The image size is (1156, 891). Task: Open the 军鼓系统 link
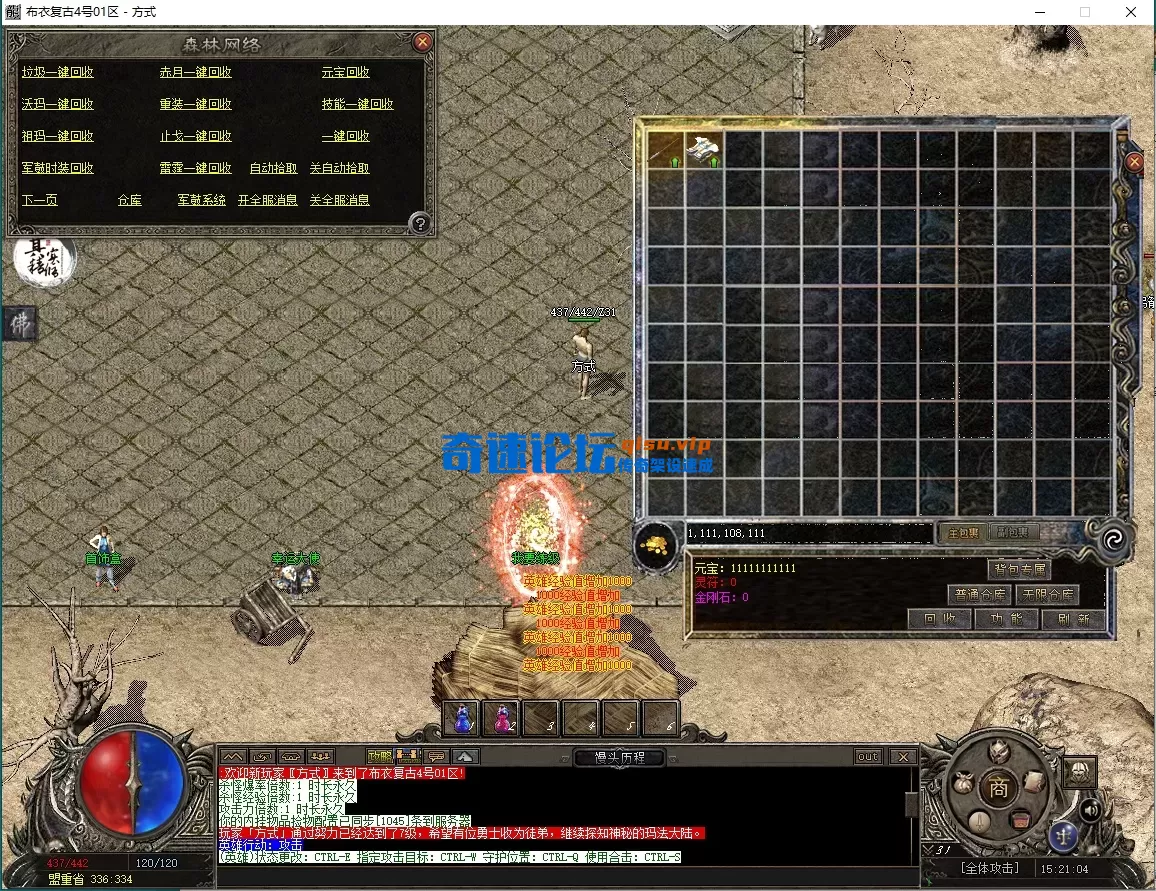pos(201,200)
